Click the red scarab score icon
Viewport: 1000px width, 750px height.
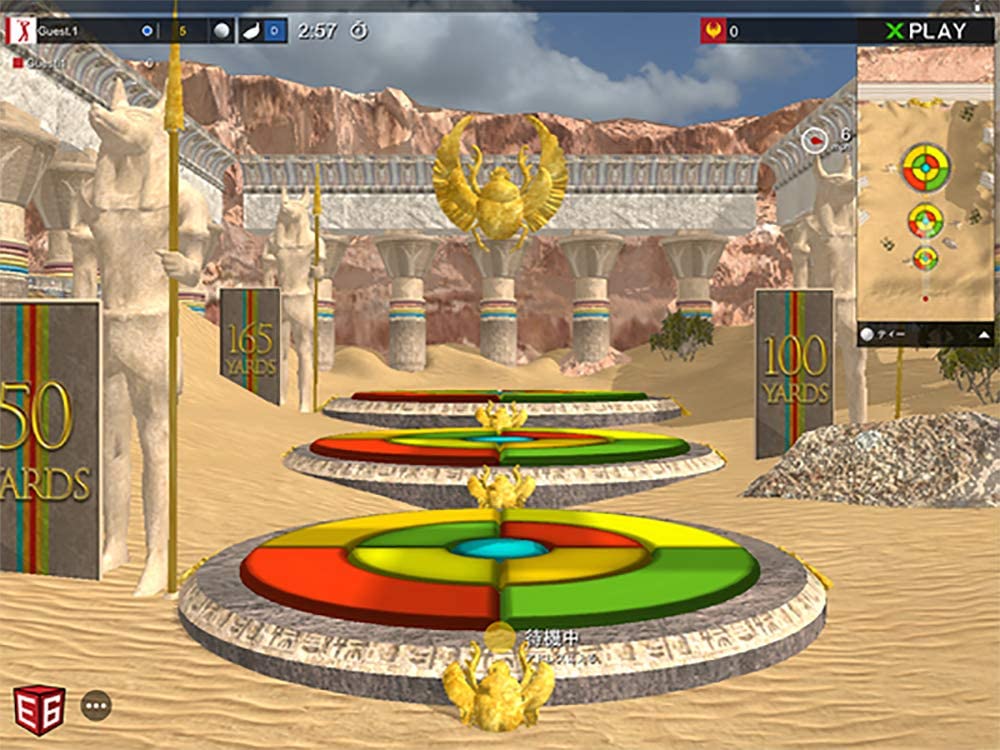[712, 31]
